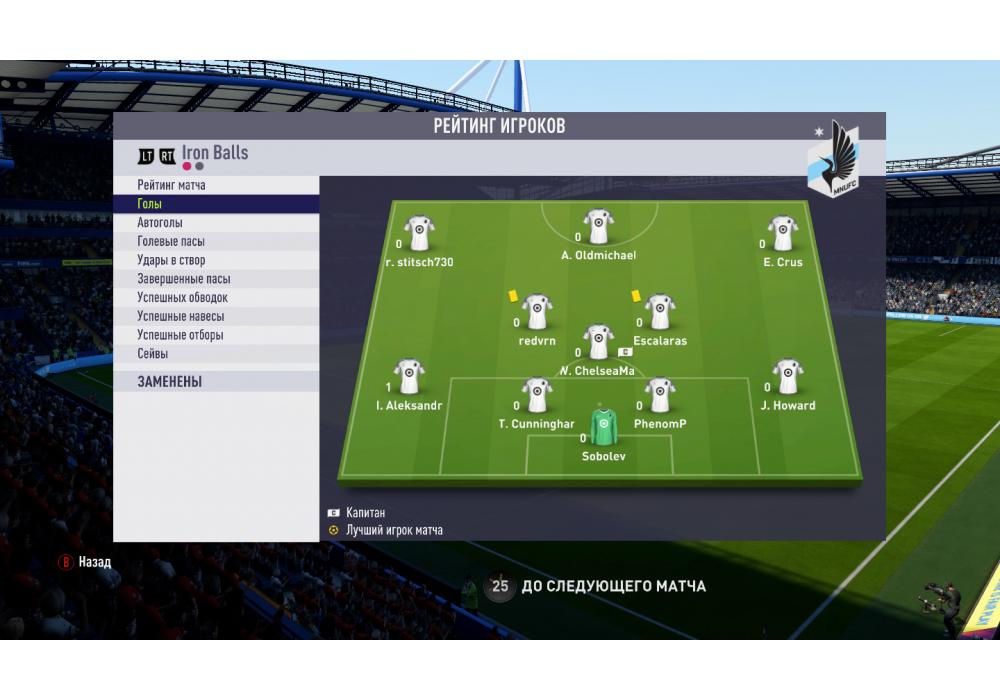Screen dimensions: 1000x700
Task: Show the Автоголы stat
Action: click(216, 223)
